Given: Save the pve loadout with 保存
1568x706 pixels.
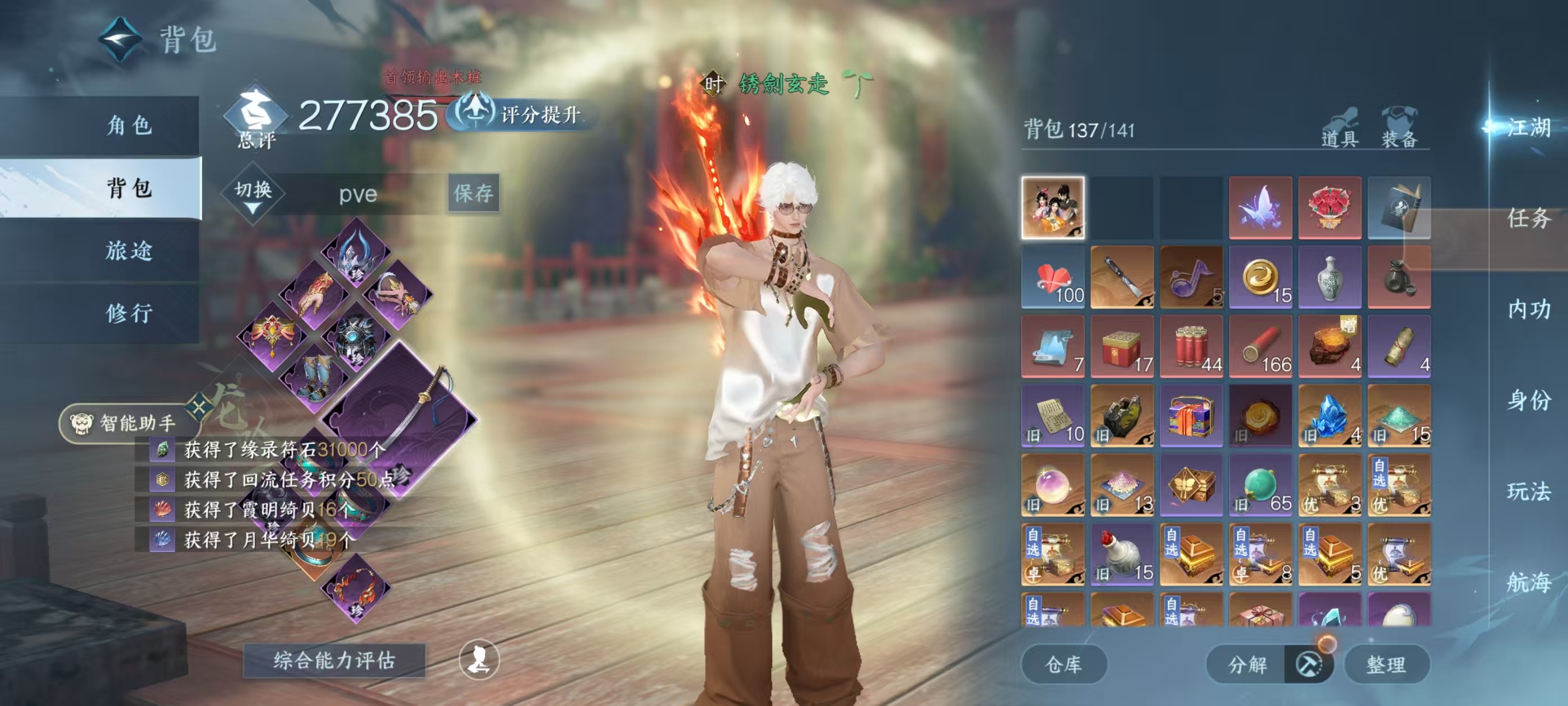Looking at the screenshot, I should point(473,193).
